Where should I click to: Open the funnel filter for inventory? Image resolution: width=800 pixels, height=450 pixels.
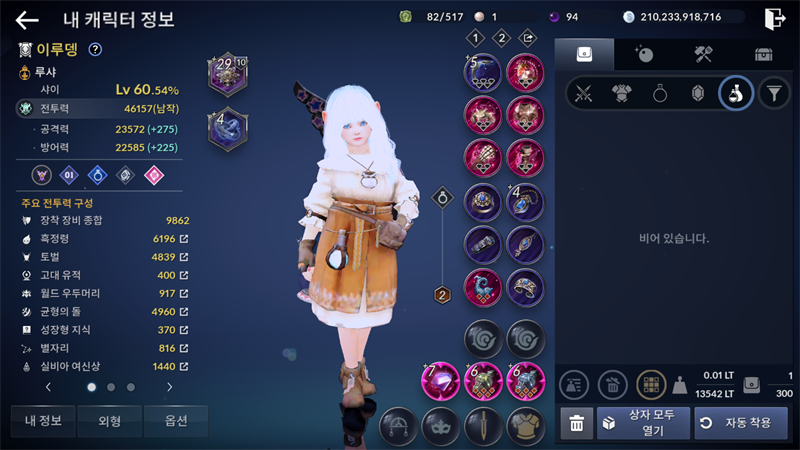(x=772, y=94)
